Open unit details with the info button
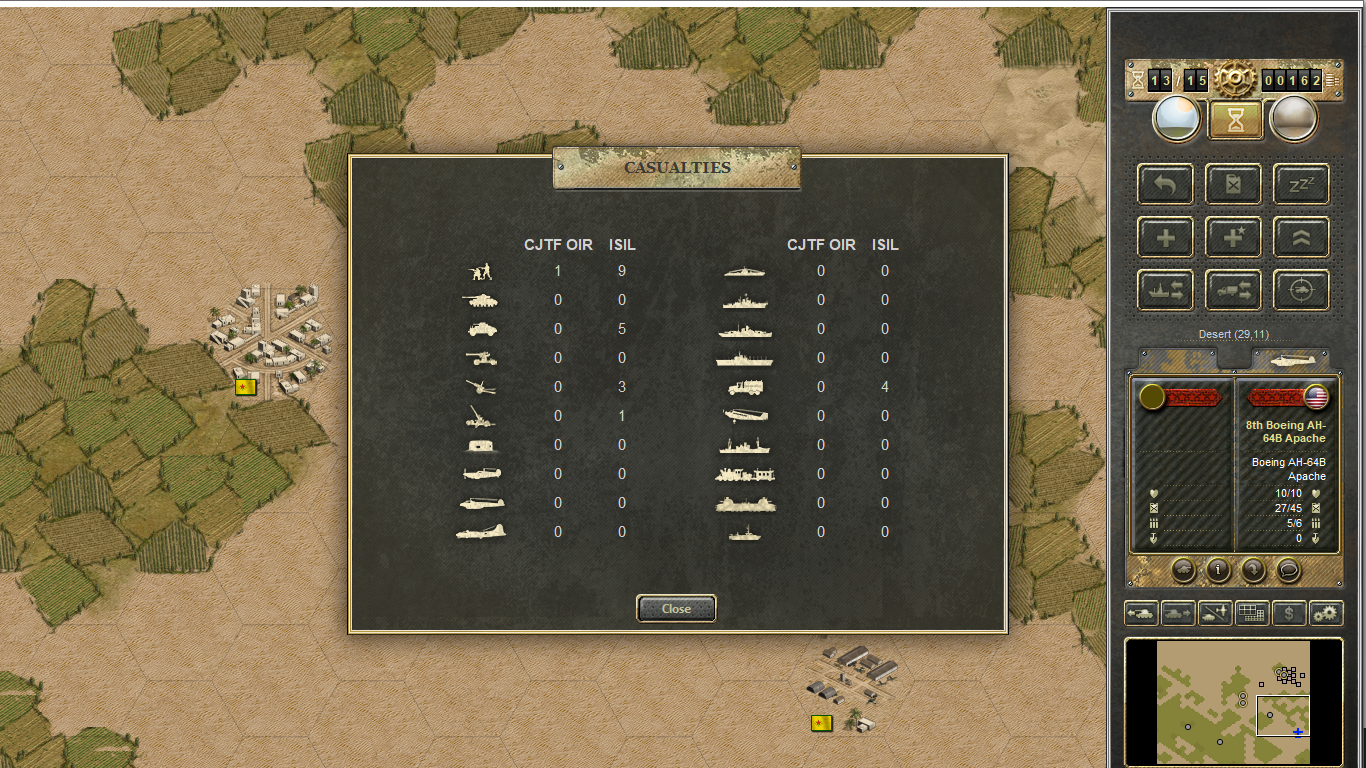This screenshot has height=768, width=1366. pos(1218,570)
